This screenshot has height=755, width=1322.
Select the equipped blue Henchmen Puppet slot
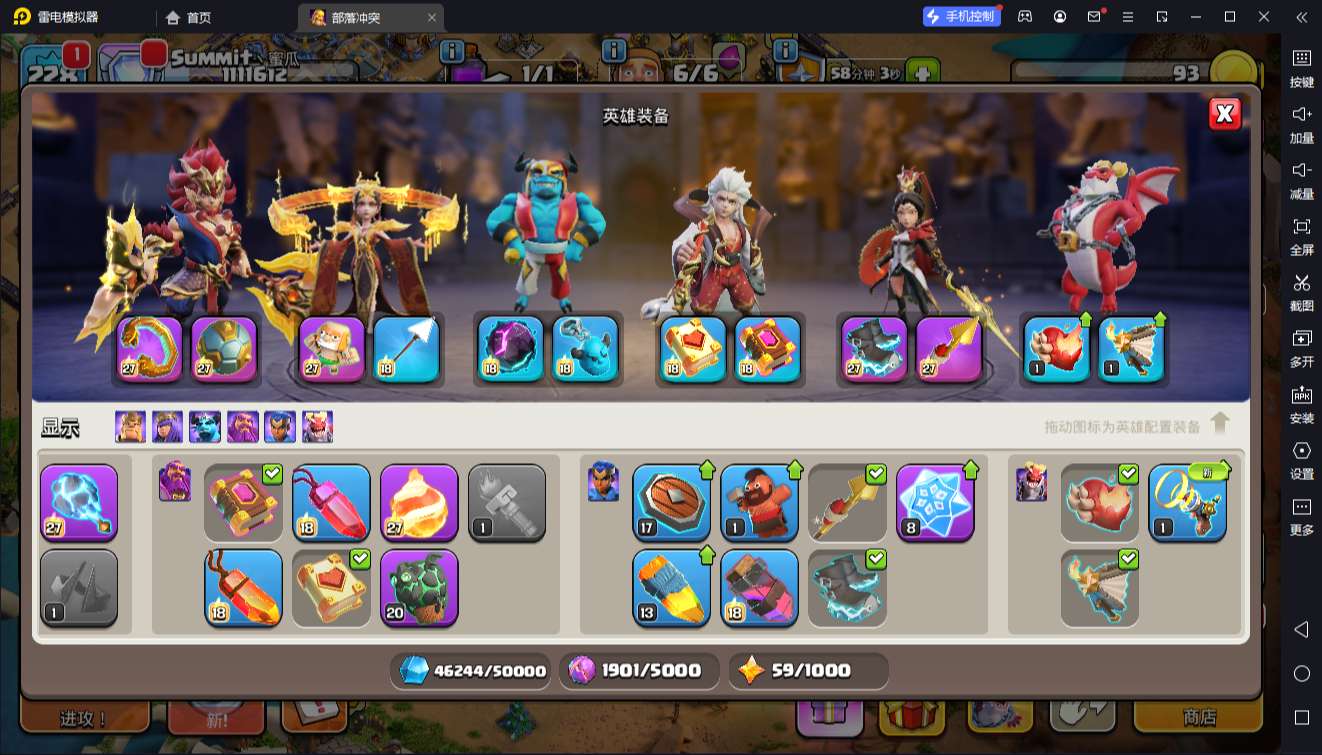coord(584,349)
